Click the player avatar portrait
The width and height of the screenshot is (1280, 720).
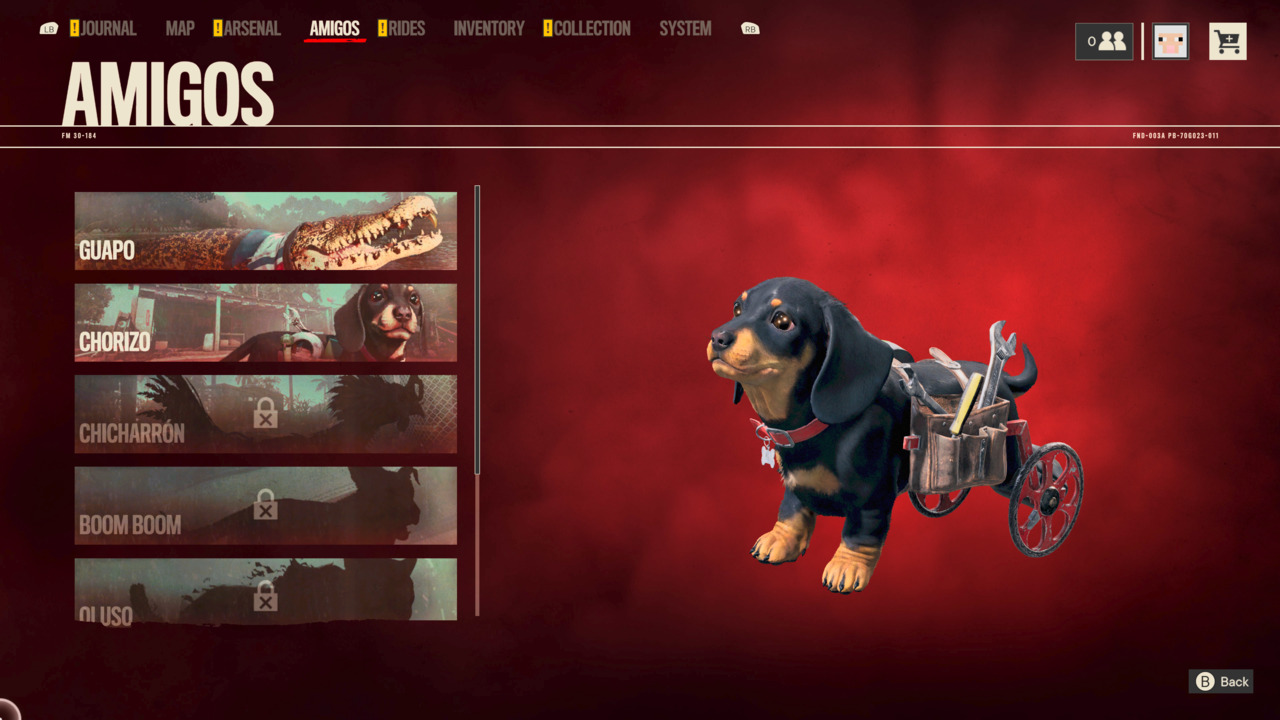click(x=1170, y=42)
